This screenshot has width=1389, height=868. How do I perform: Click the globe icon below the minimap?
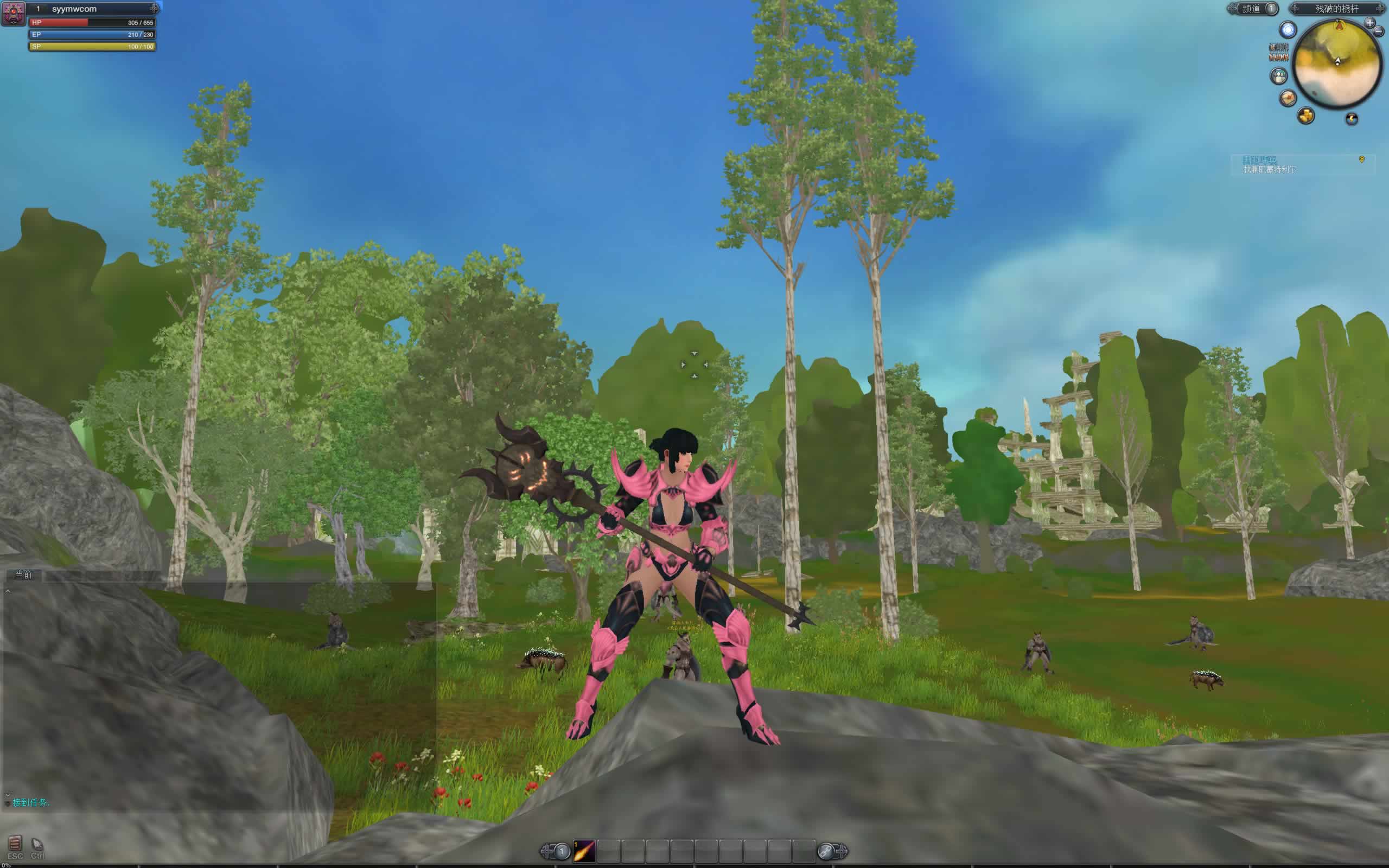tap(1352, 119)
